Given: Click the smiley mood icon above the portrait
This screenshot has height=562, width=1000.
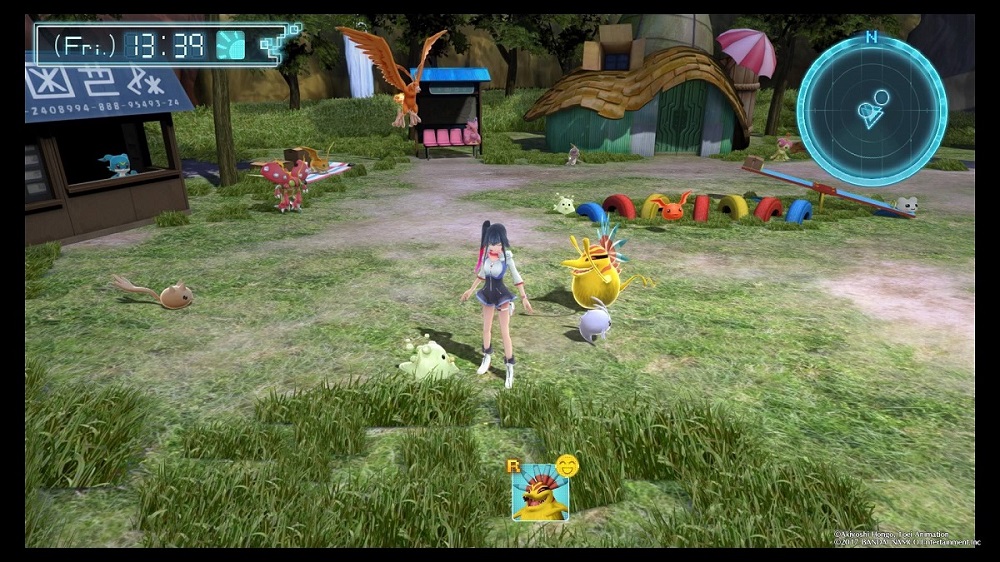Looking at the screenshot, I should tap(567, 465).
